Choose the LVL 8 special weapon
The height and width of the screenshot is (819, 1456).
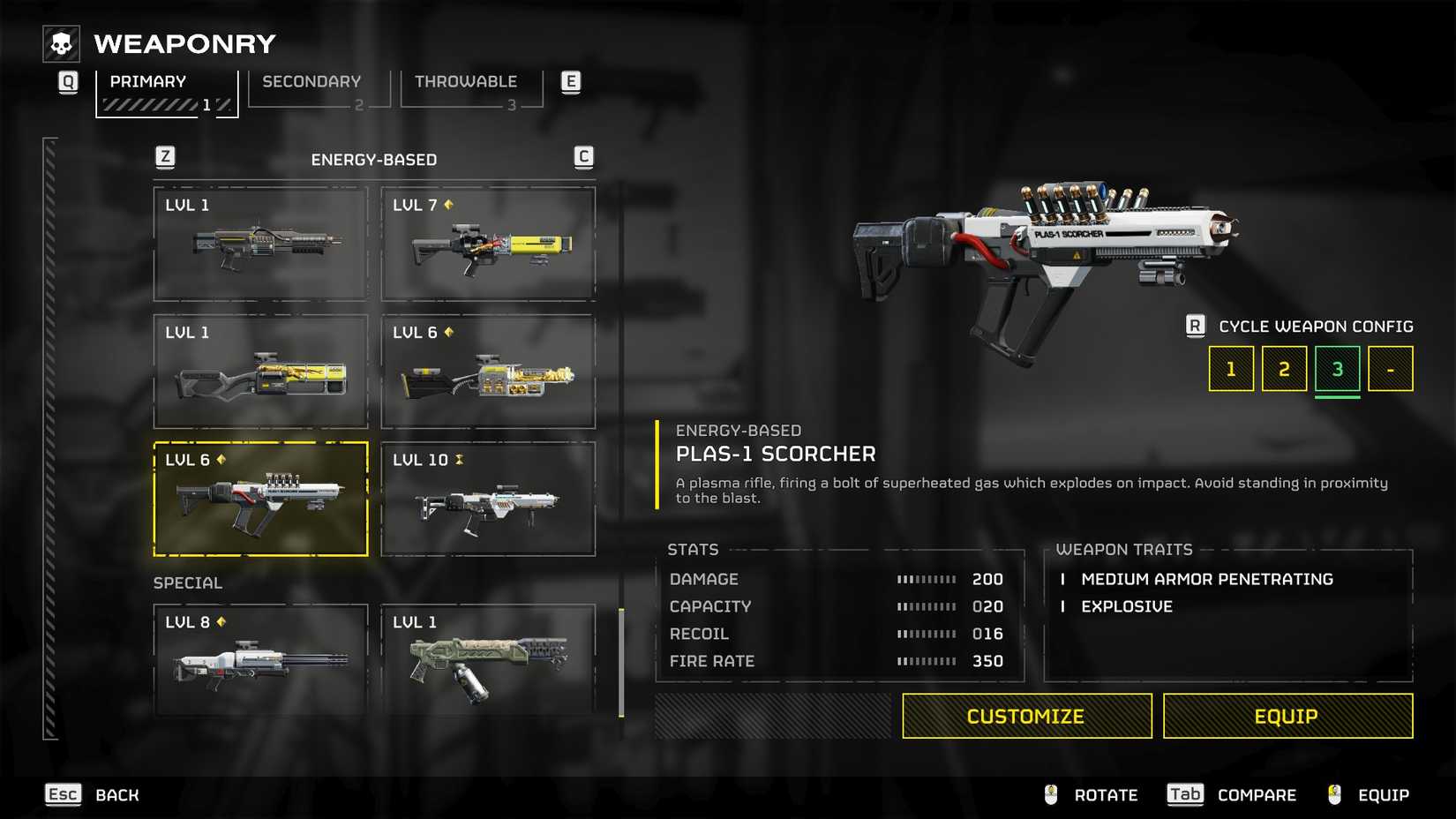point(260,660)
